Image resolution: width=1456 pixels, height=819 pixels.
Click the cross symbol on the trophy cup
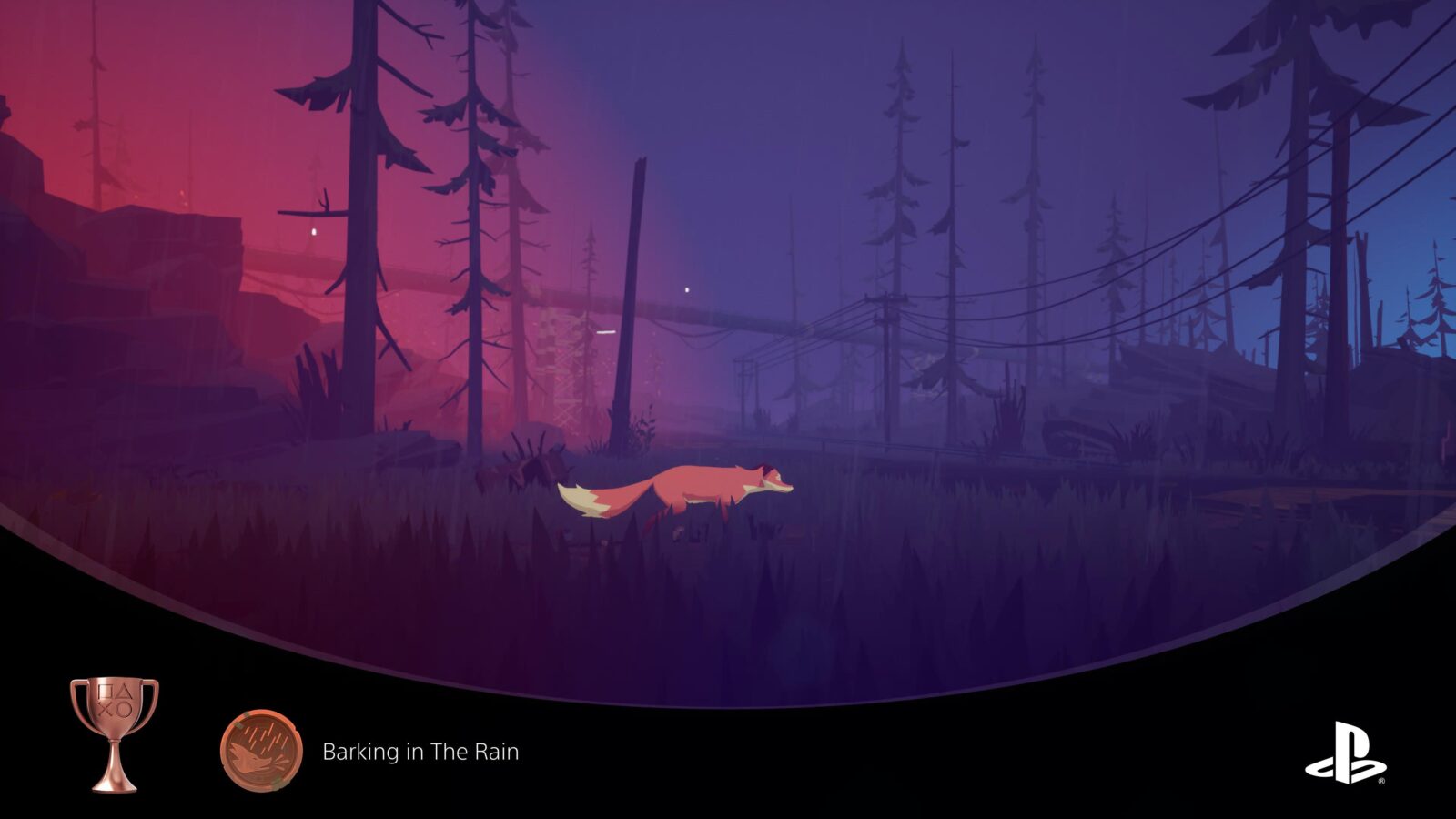105,711
